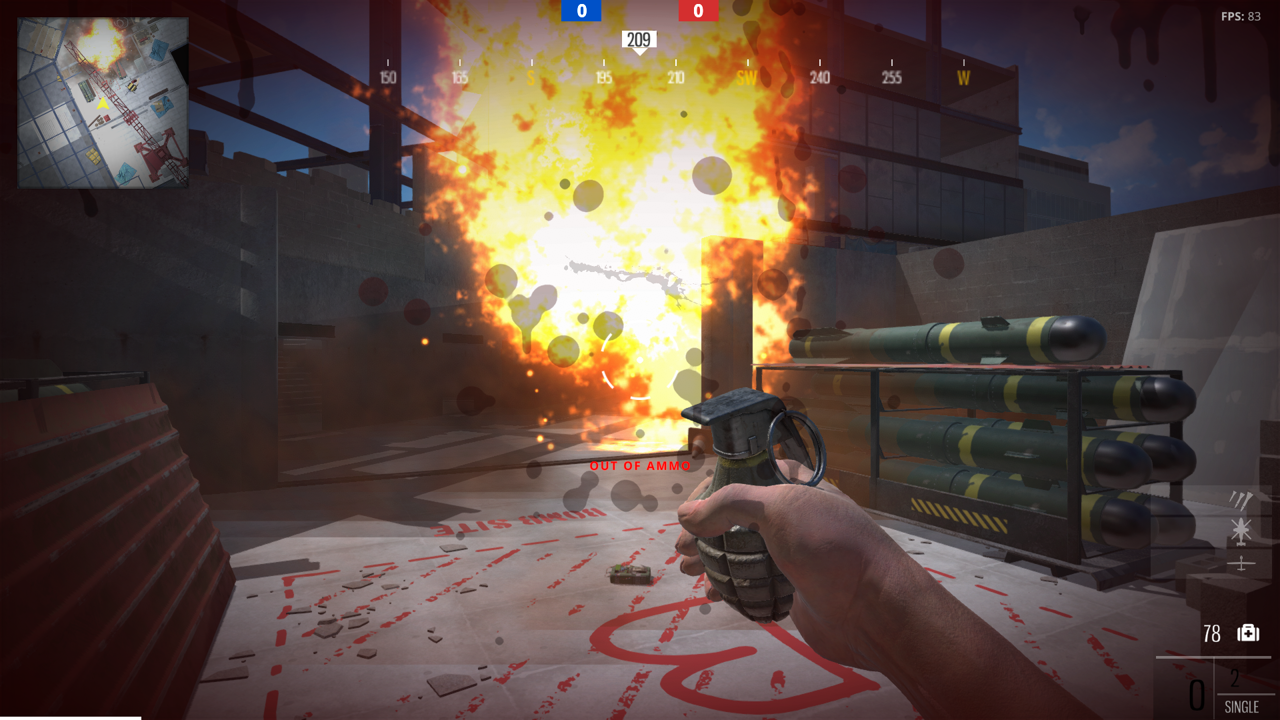
Task: Choose the UAV drone killstreak icon
Action: coord(1241,564)
